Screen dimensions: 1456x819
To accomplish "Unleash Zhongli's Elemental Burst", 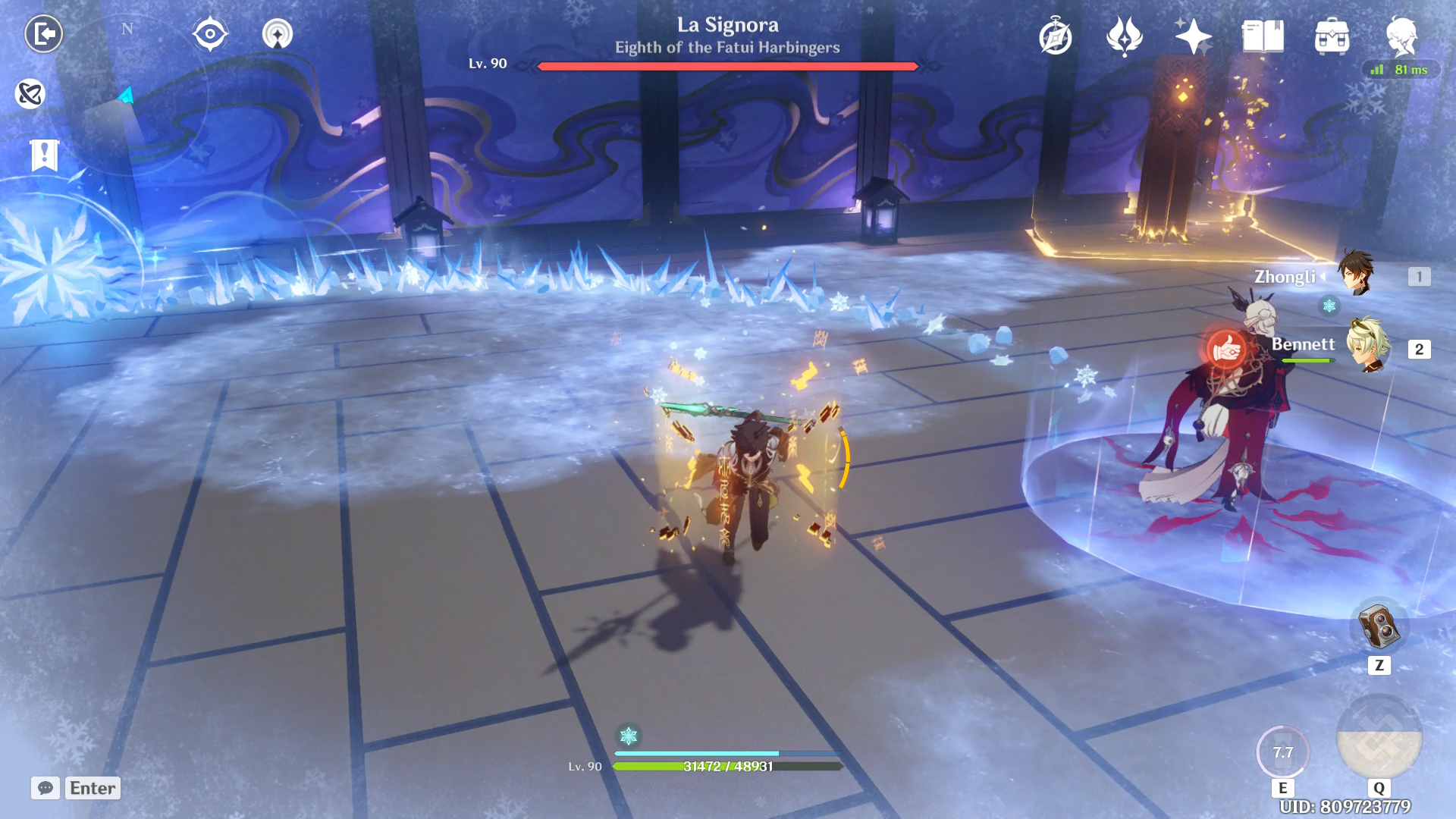I will [x=1379, y=737].
